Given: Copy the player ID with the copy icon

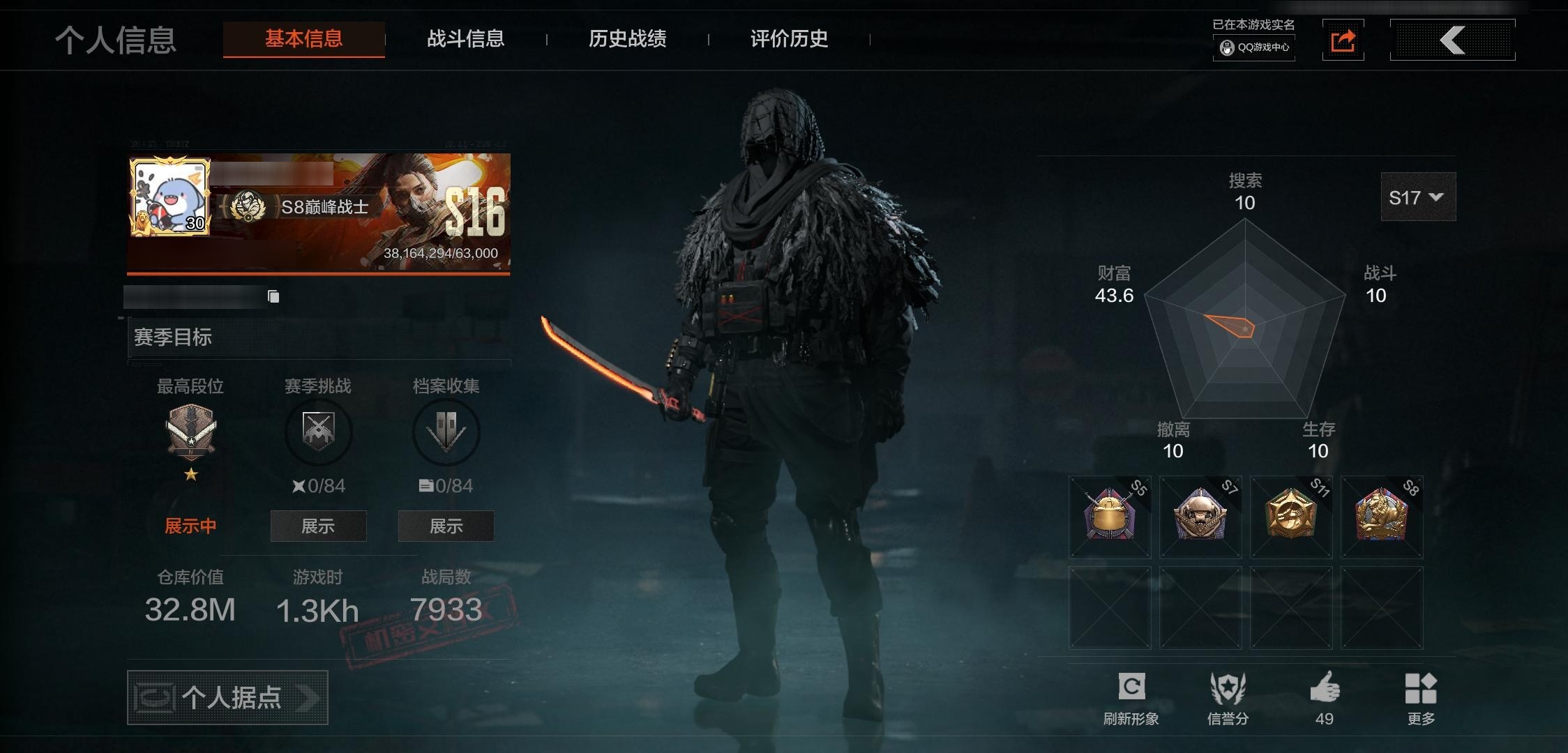Looking at the screenshot, I should click(x=272, y=295).
